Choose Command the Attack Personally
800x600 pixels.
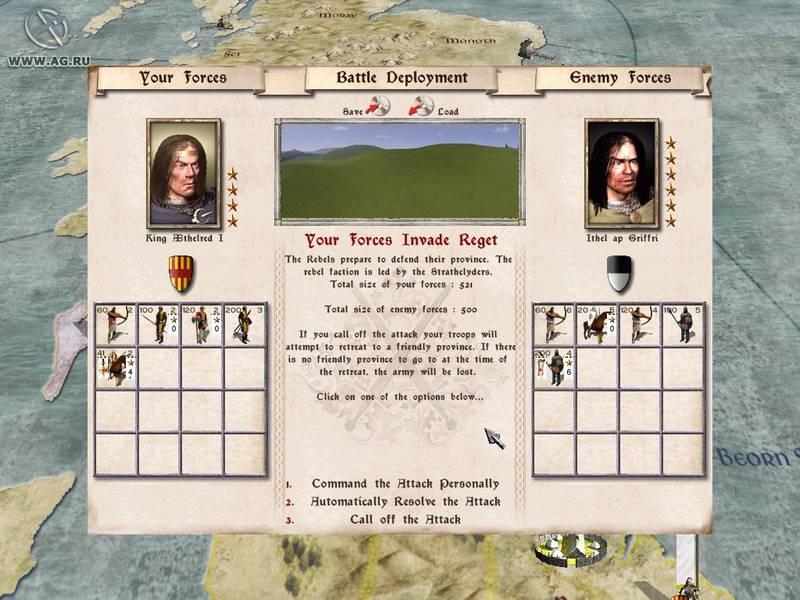405,484
